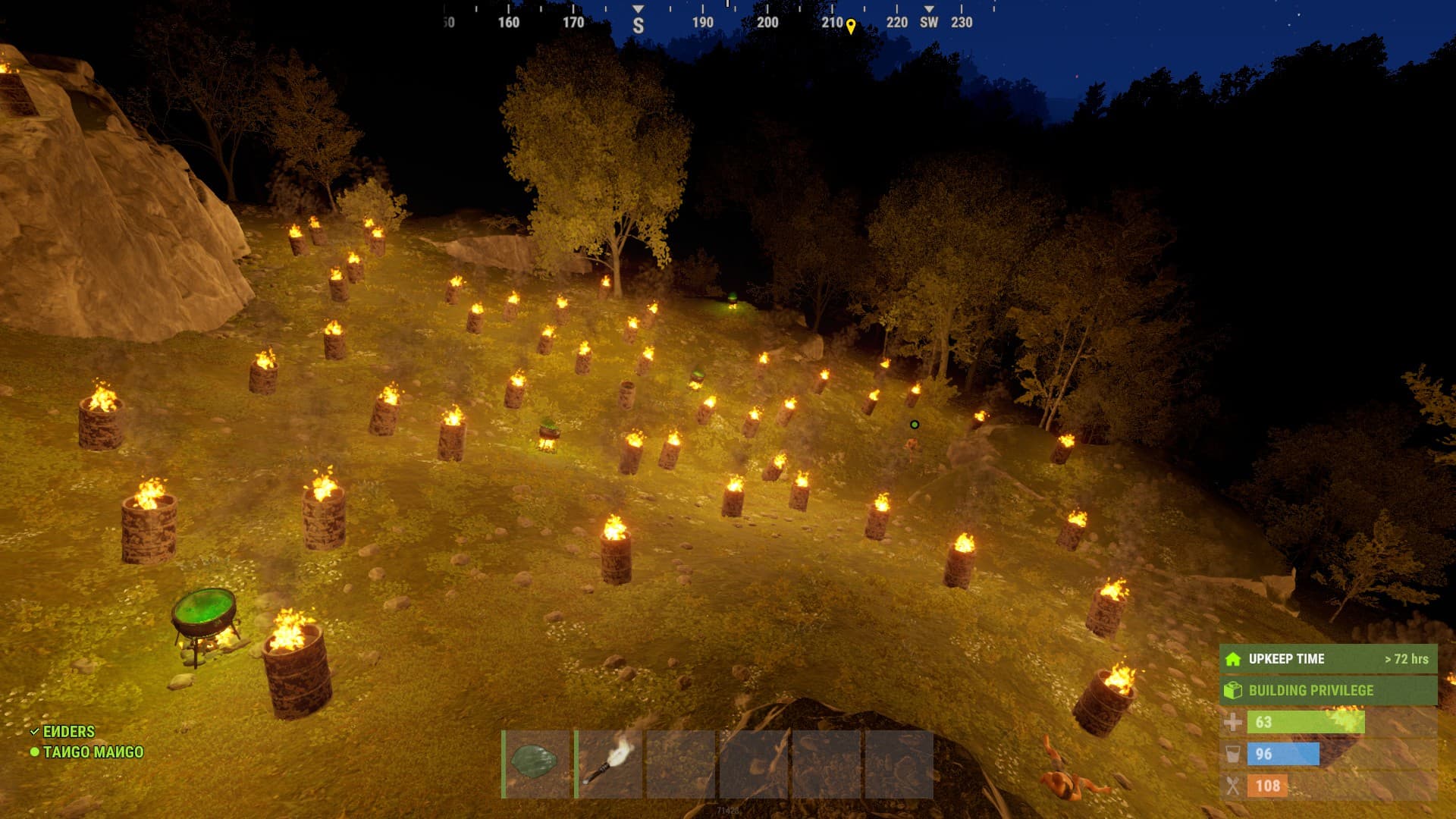Click the Upkeep Time status panel

1328,659
